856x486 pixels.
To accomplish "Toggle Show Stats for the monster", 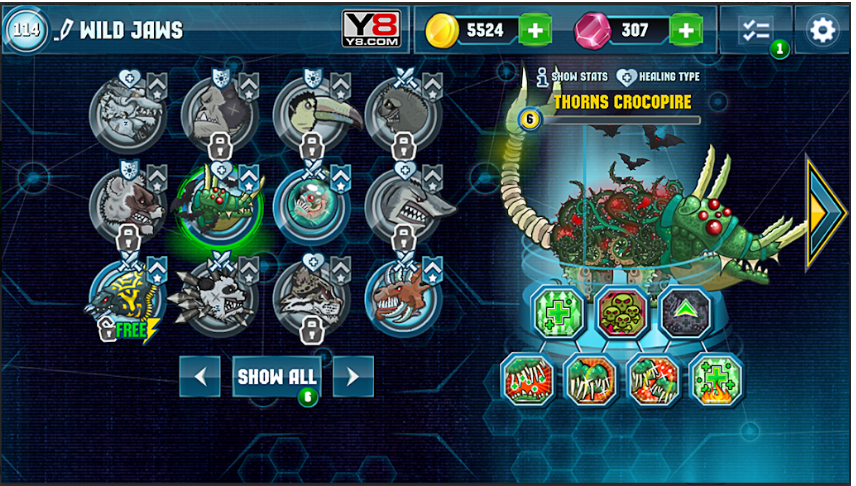I will (x=572, y=76).
